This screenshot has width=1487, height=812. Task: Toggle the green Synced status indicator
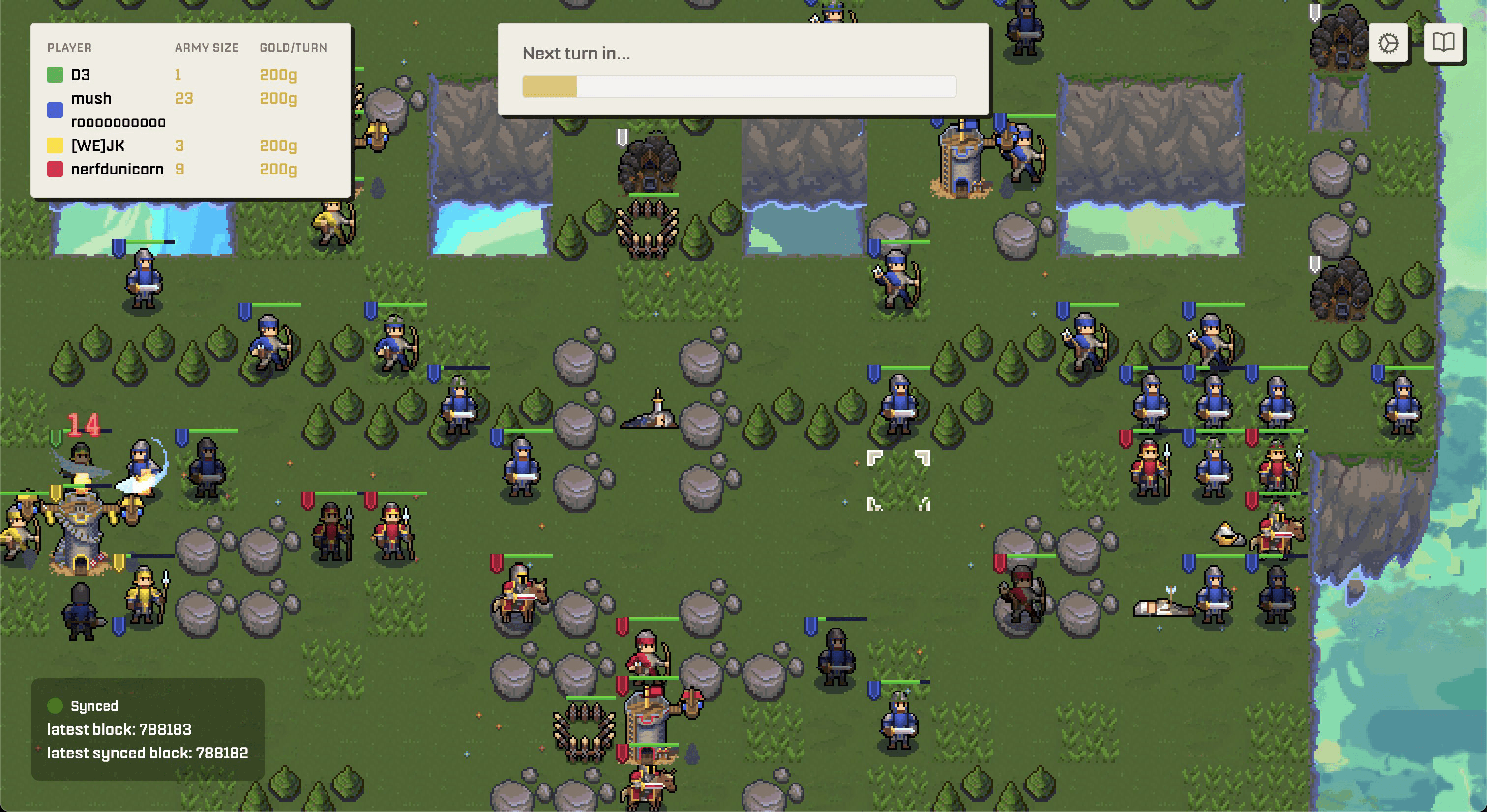pos(56,705)
